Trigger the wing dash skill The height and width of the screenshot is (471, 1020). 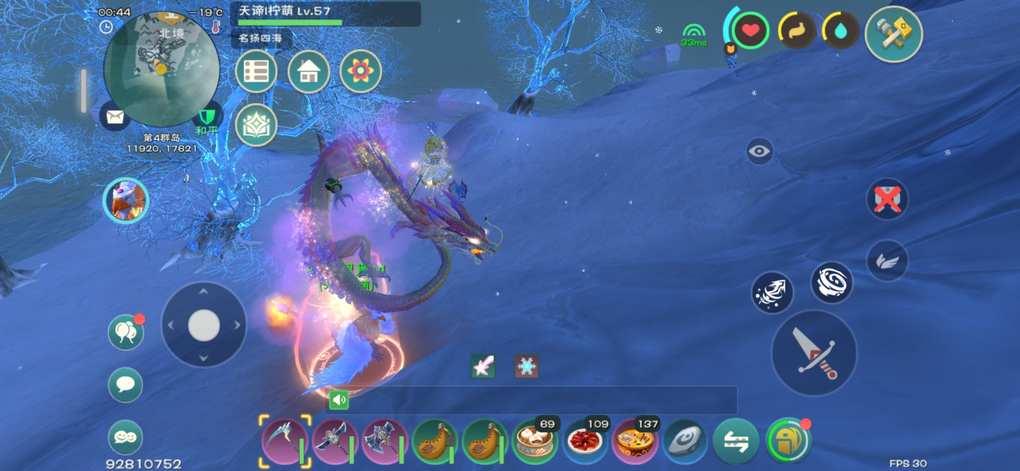886,260
